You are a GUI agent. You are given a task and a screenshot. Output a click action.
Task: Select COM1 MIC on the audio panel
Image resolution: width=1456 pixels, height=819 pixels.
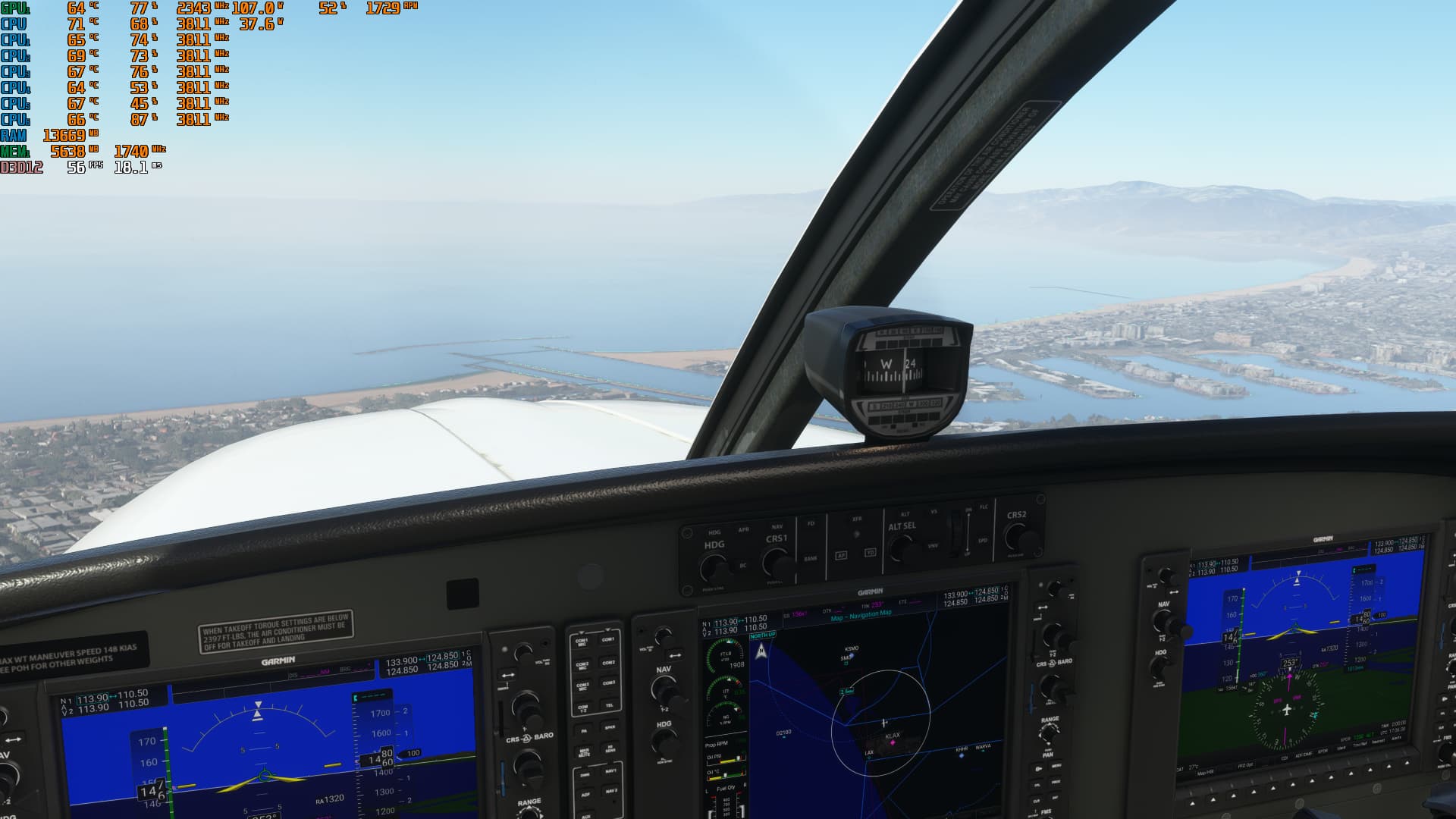582,642
